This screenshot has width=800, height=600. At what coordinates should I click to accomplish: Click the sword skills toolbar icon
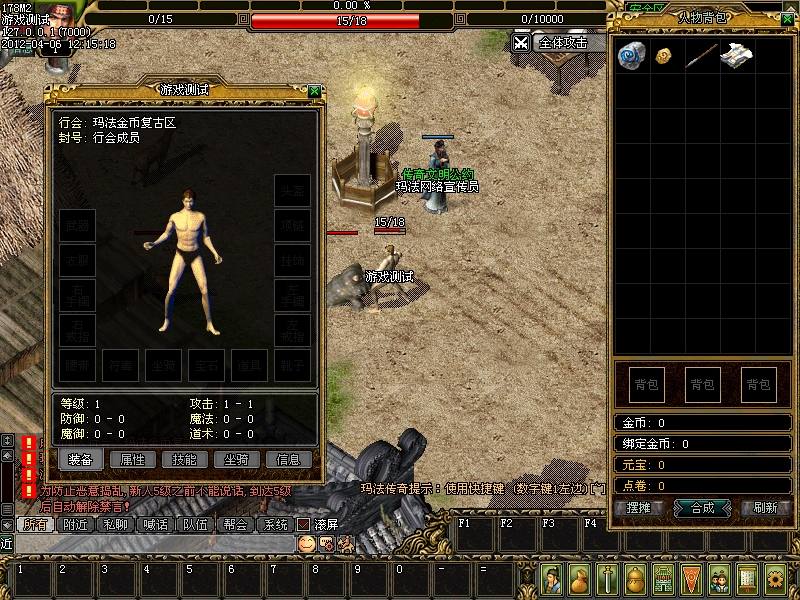607,578
